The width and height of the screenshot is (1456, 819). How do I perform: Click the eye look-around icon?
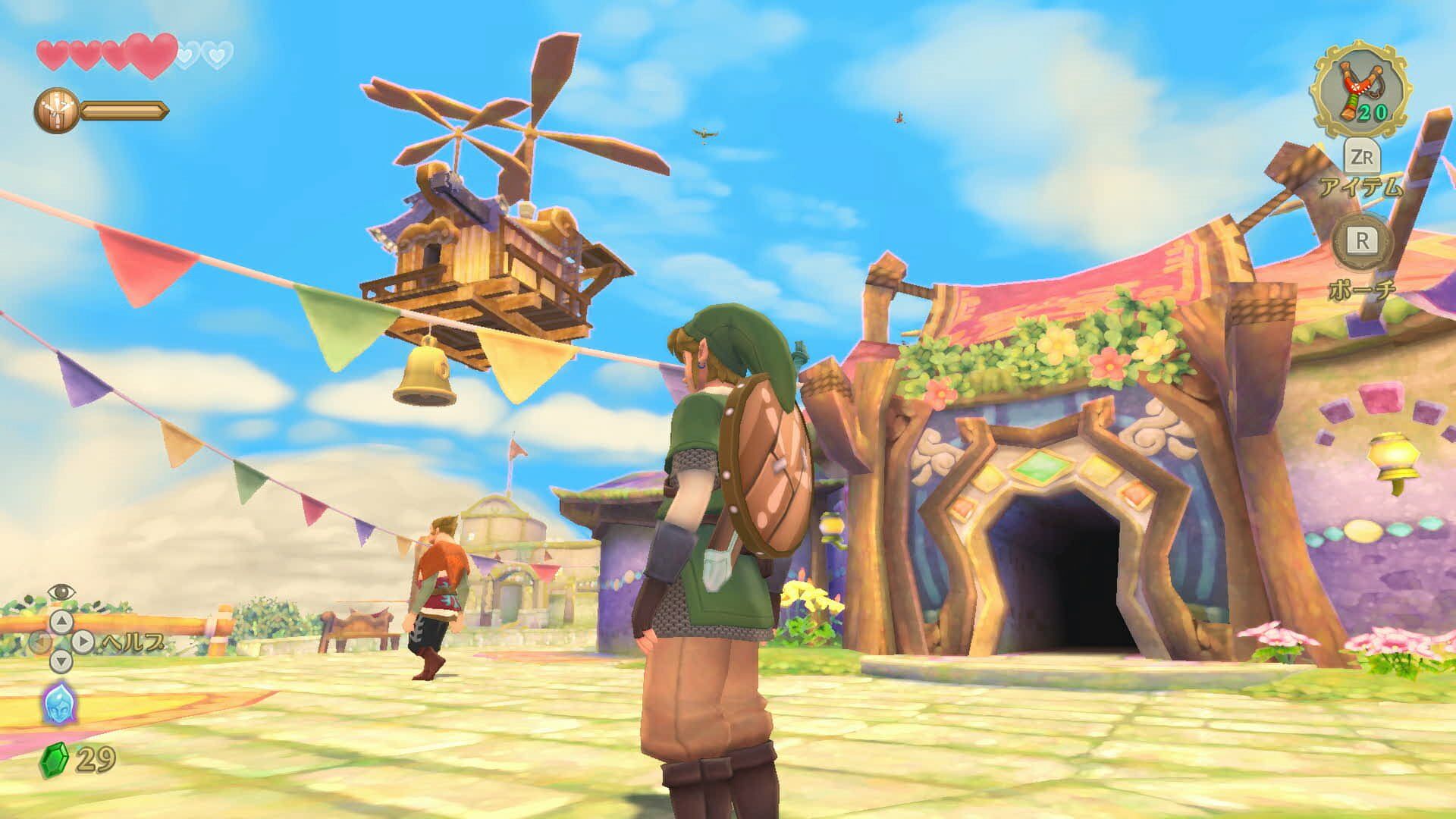[60, 591]
